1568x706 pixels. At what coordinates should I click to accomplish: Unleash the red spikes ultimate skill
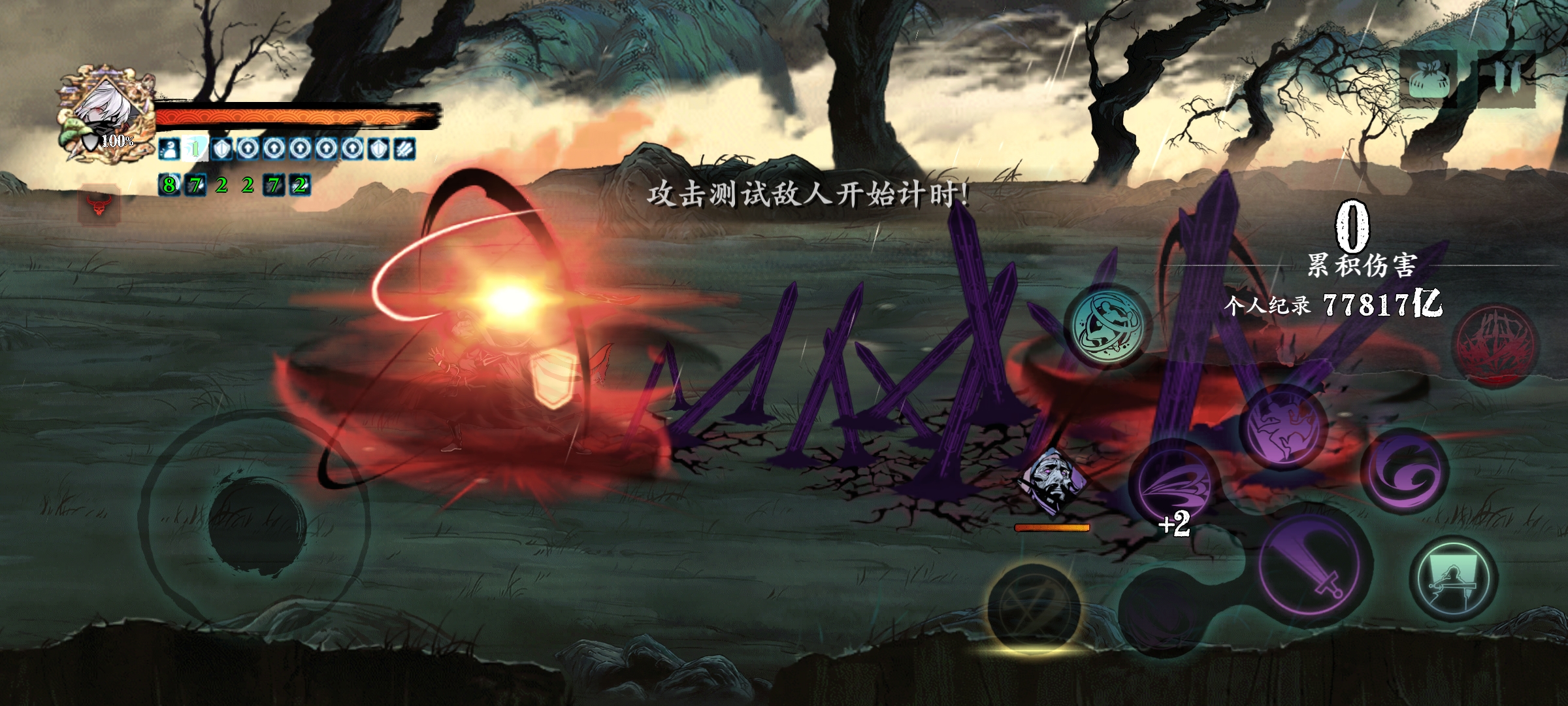(1495, 346)
